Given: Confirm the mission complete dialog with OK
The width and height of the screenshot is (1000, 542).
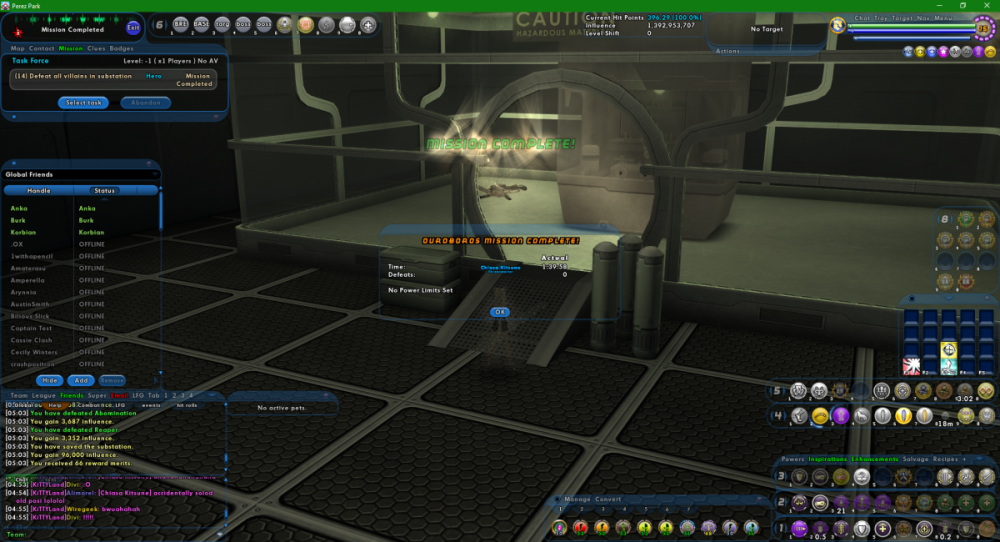Looking at the screenshot, I should (x=500, y=312).
